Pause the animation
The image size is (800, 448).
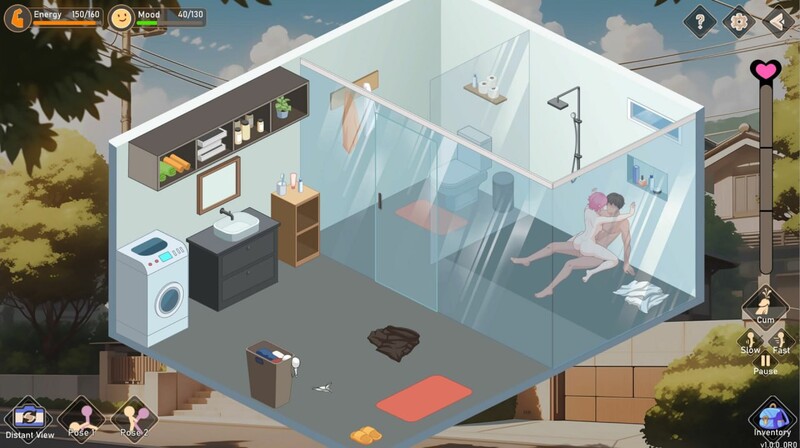click(765, 362)
